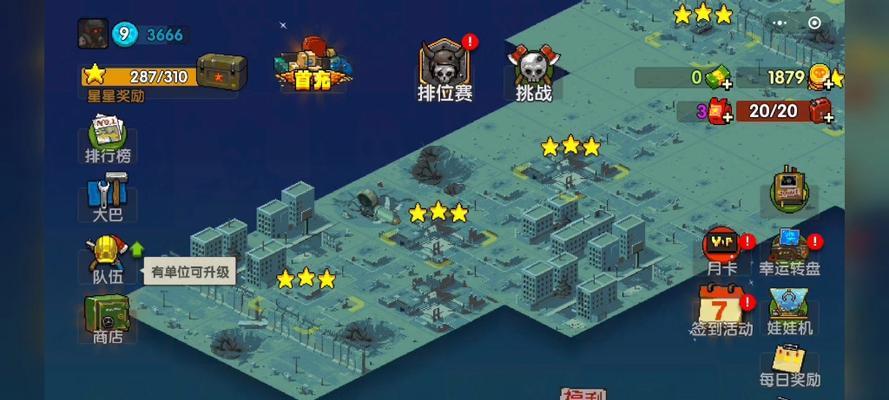The width and height of the screenshot is (889, 400).
Task: Open the challenge (挑战) mode
Action: (x=533, y=72)
